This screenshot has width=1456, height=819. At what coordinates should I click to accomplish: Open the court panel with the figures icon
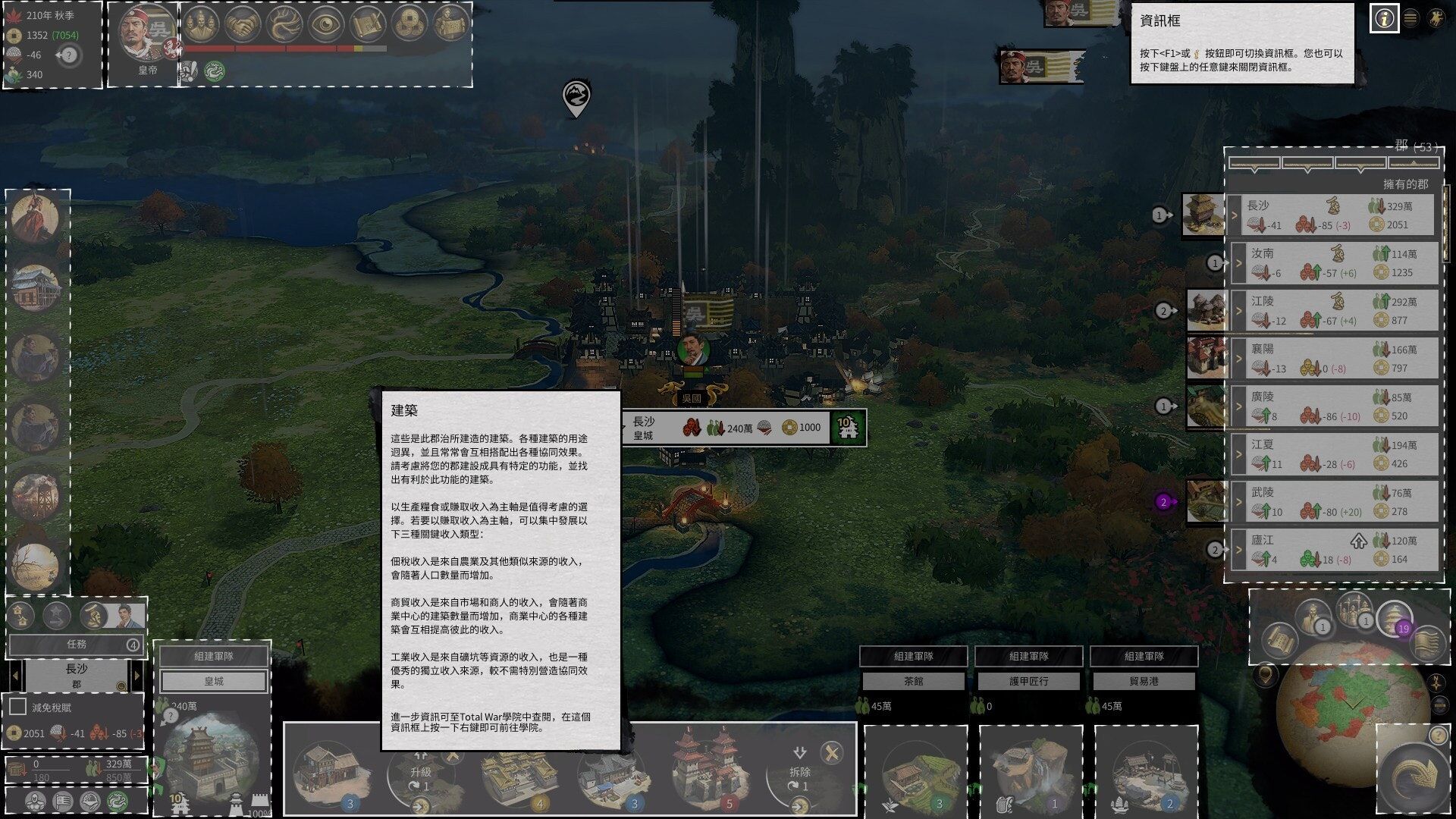[200, 23]
